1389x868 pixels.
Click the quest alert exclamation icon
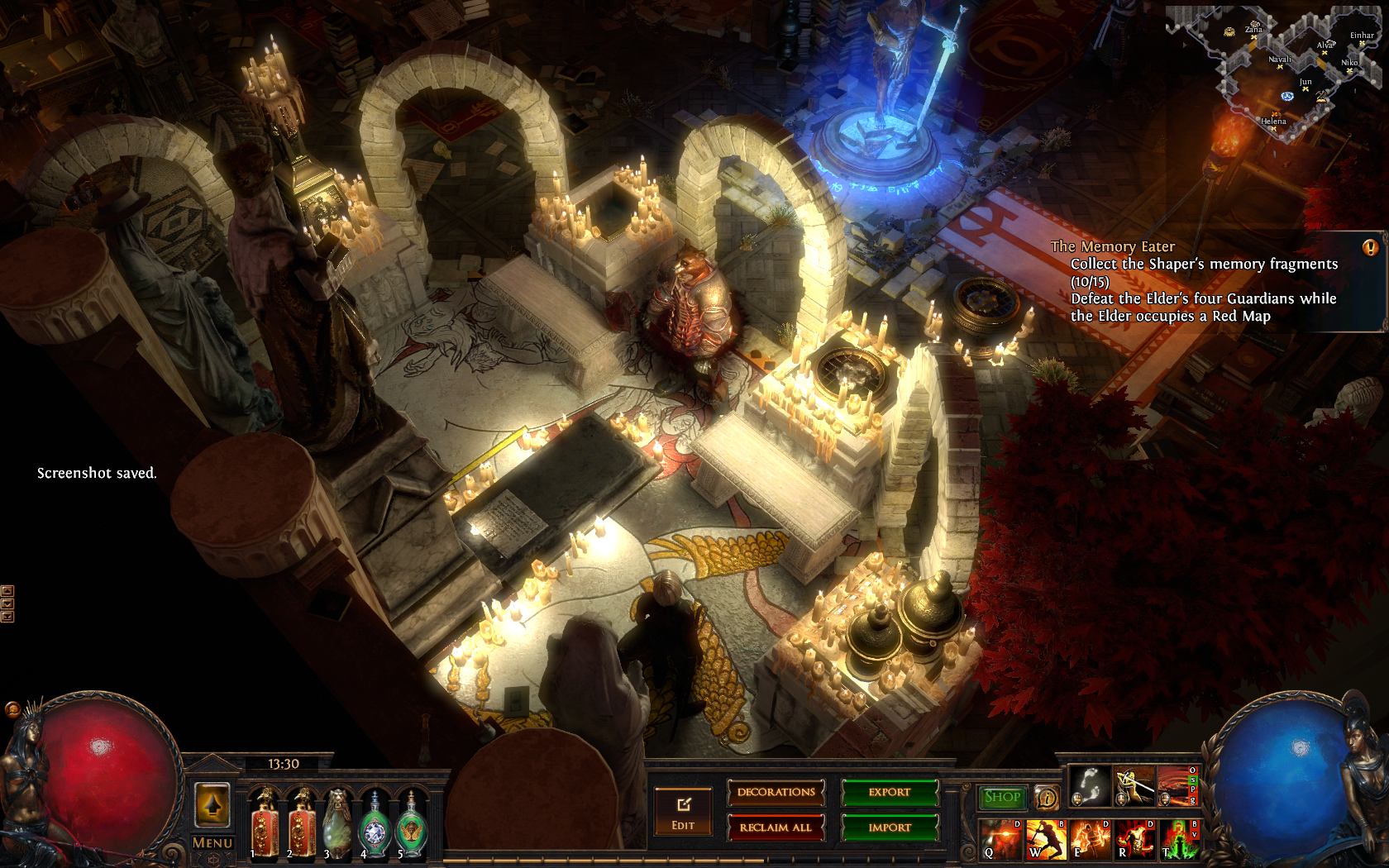pyautogui.click(x=1370, y=247)
